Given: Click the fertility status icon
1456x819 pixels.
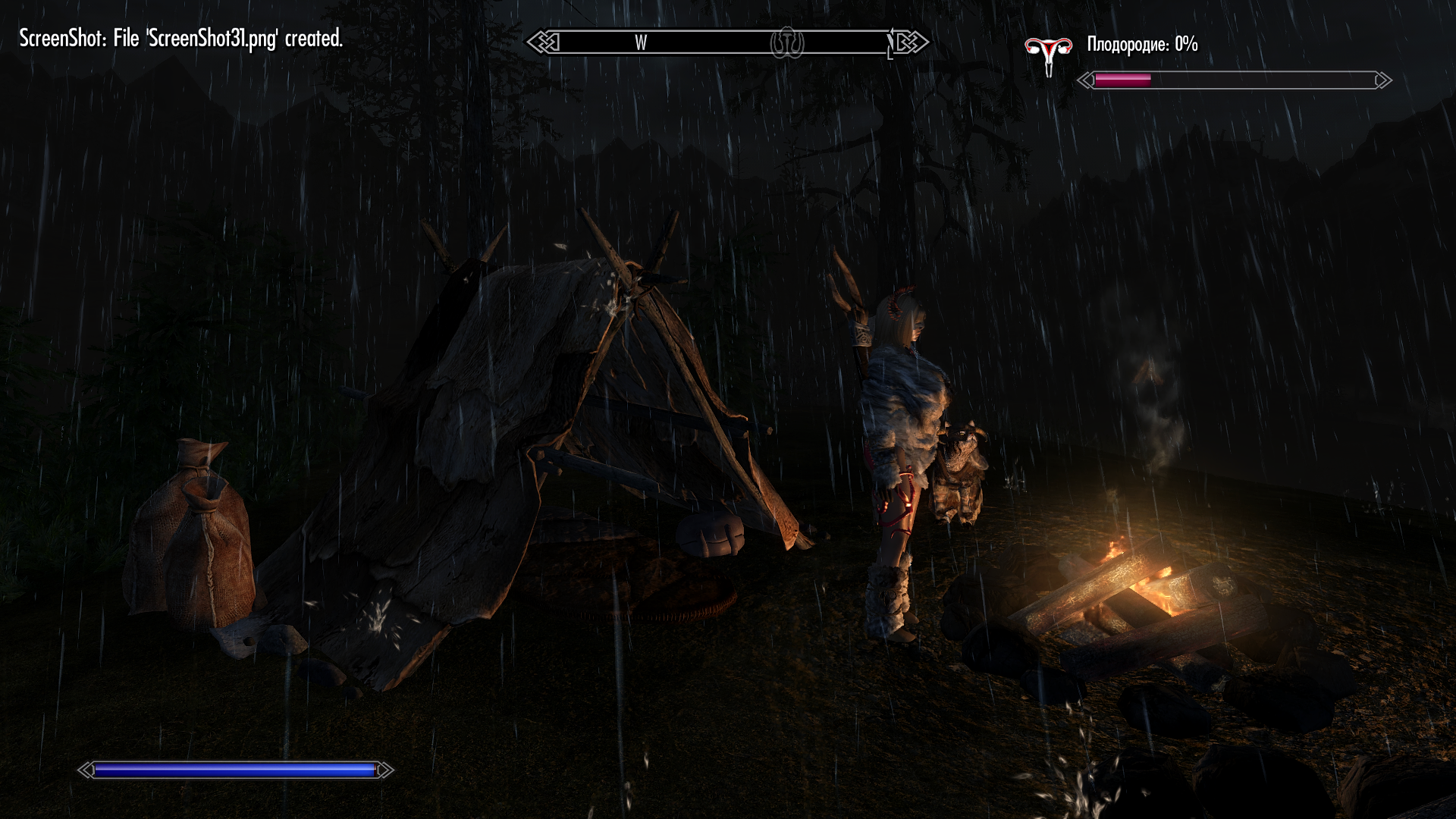Looking at the screenshot, I should pyautogui.click(x=1048, y=55).
